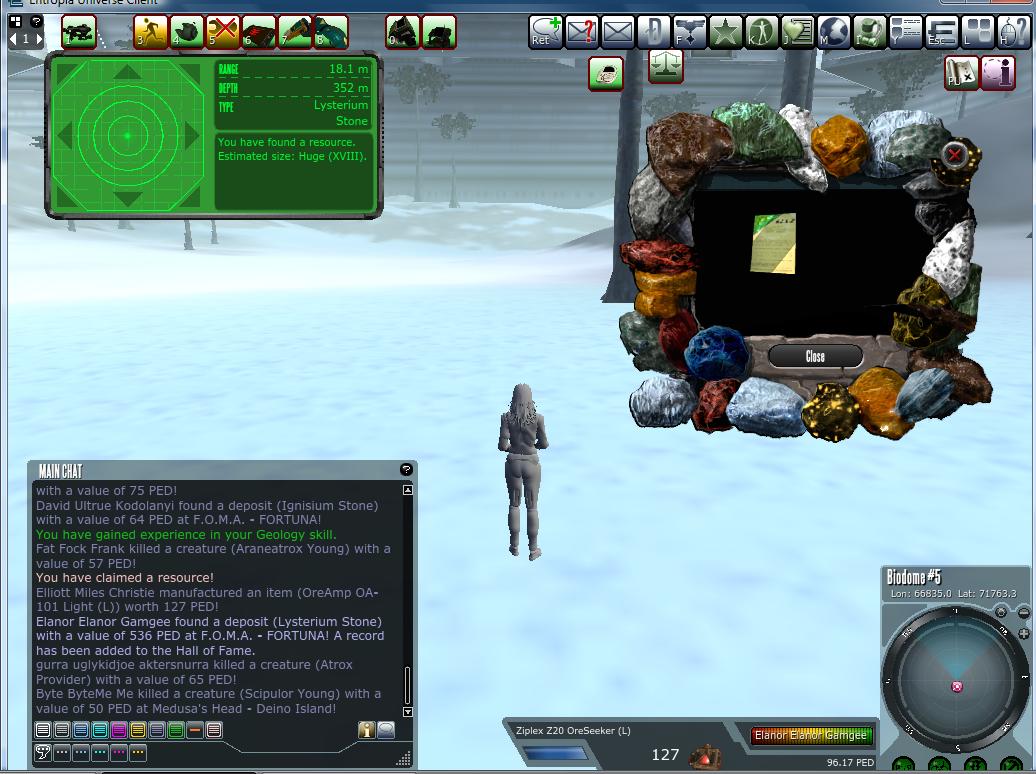This screenshot has height=774, width=1036.
Task: Start new chat with speech bubble plus
Action: click(546, 32)
